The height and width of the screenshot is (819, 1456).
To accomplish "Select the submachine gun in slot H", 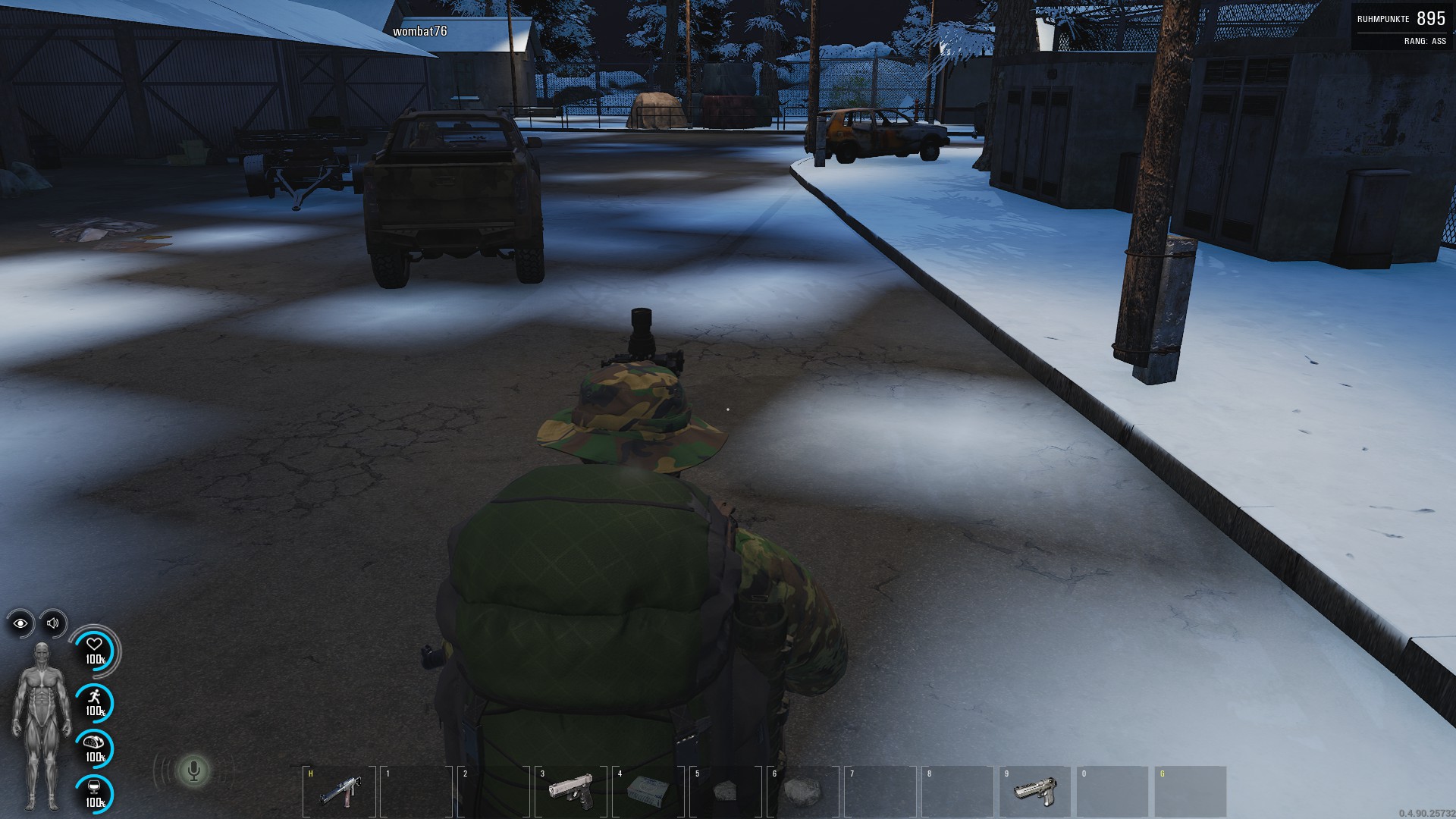I will pyautogui.click(x=338, y=792).
